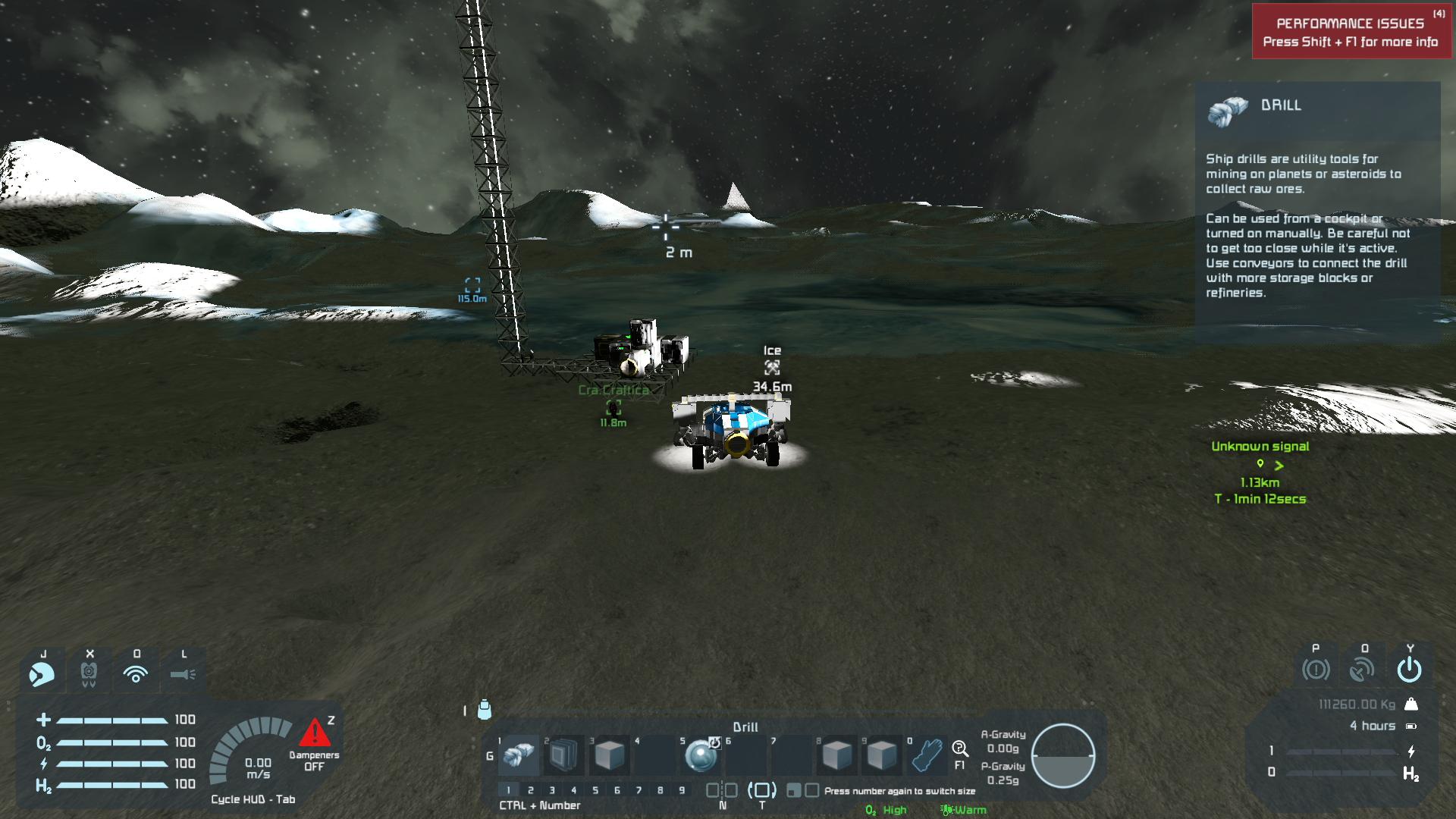Switch to toolbar page 2
This screenshot has height=819, width=1456.
pyautogui.click(x=531, y=790)
